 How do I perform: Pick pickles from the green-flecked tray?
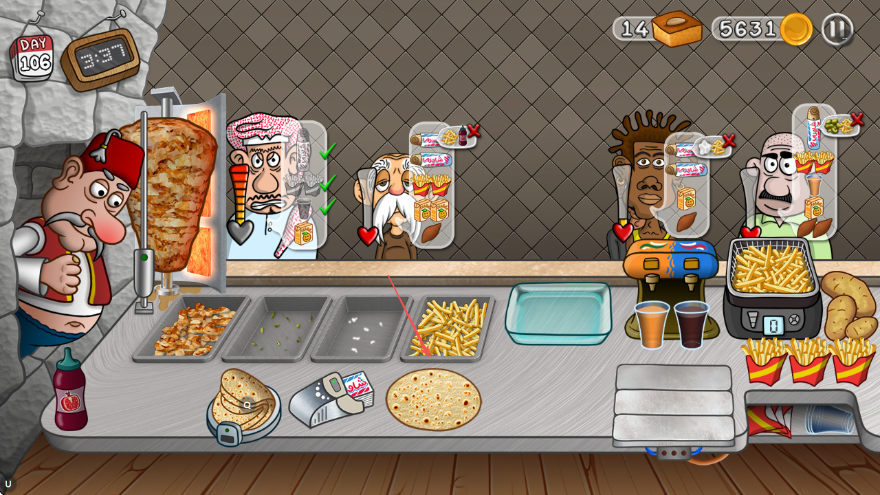coord(275,328)
